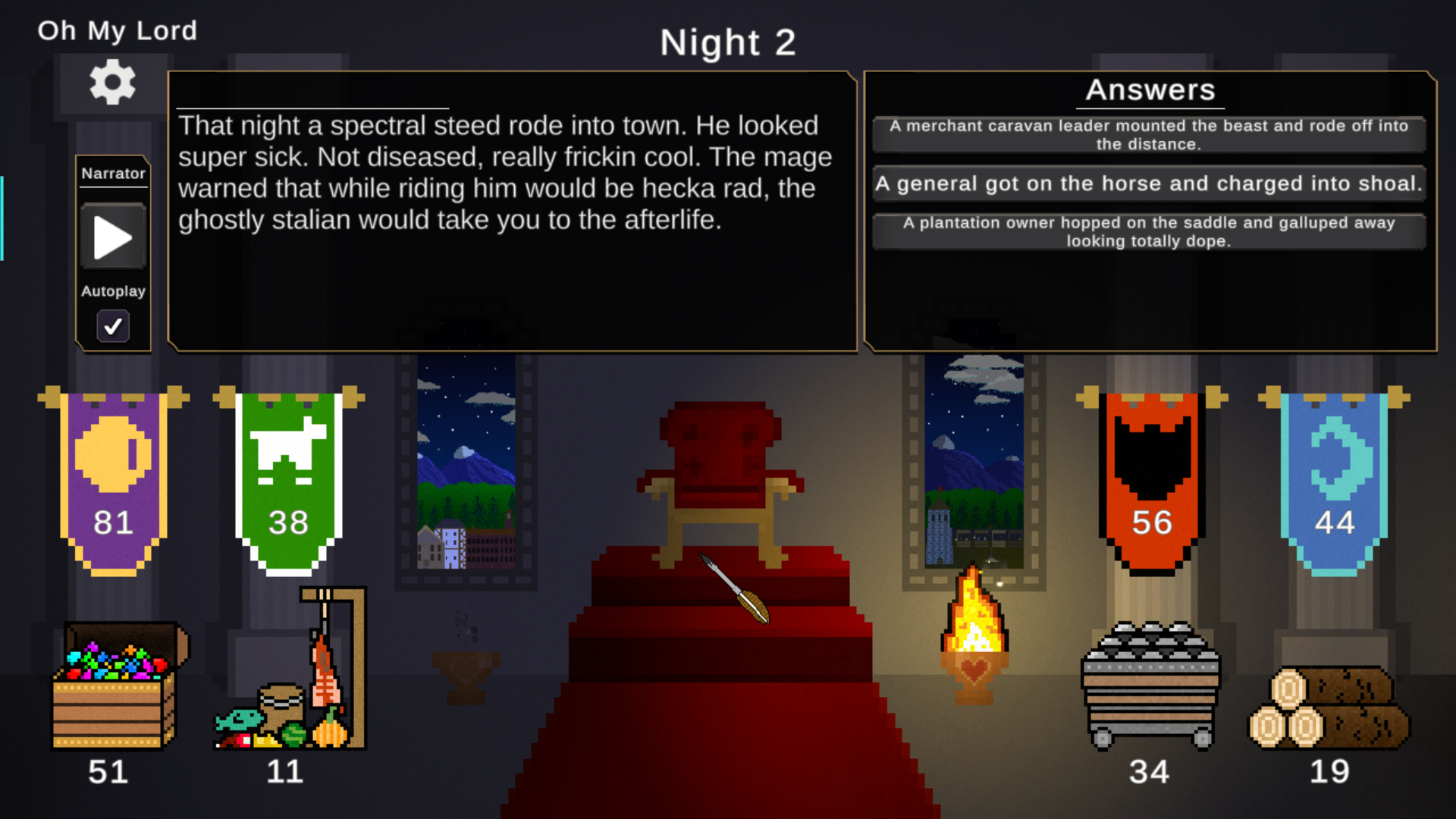Viewport: 1456px width, 819px height.
Task: Select the stack of wooden logs
Action: click(x=1331, y=705)
